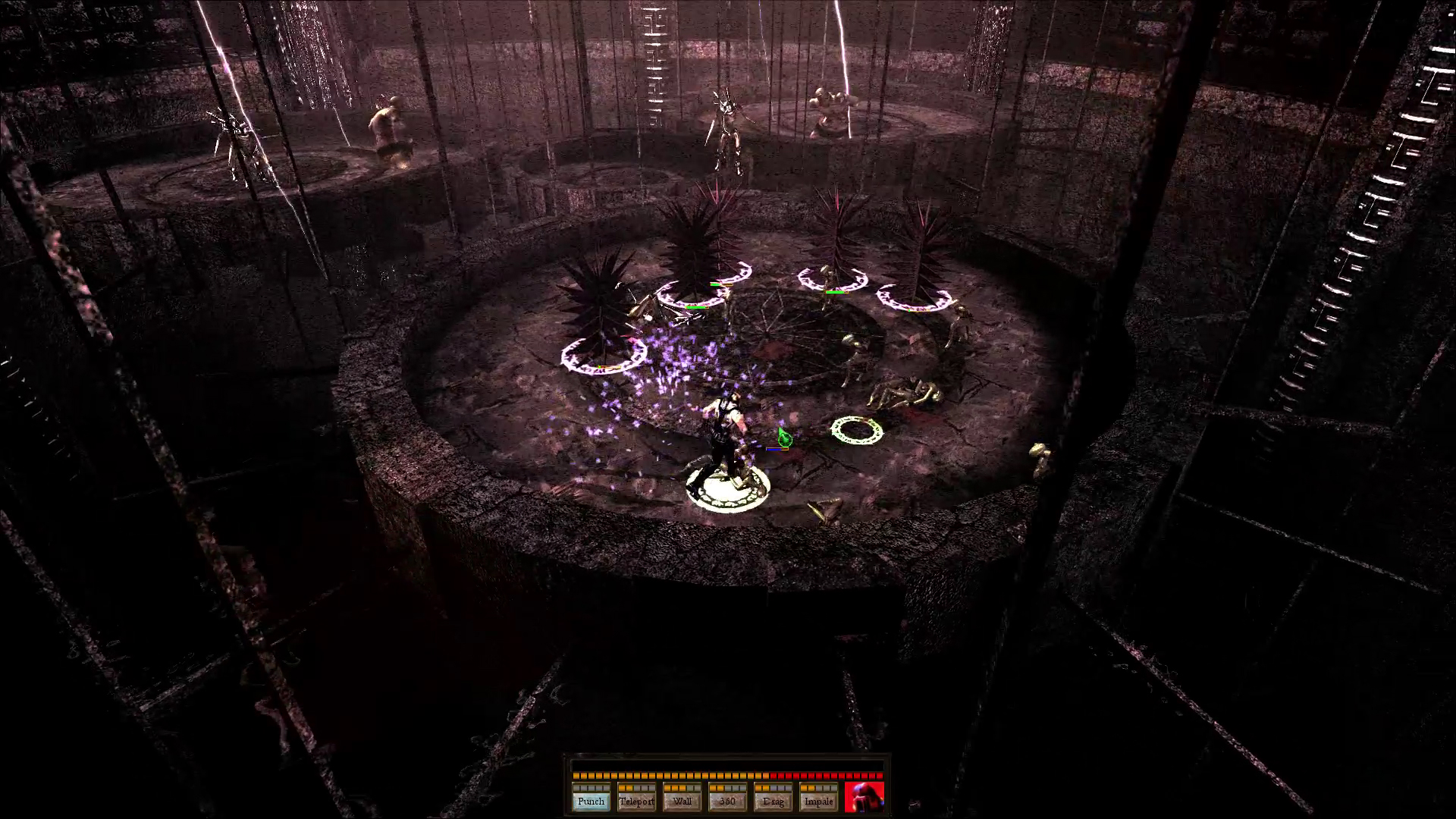1456x819 pixels.
Task: Activate the Impale ability
Action: pyautogui.click(x=819, y=802)
